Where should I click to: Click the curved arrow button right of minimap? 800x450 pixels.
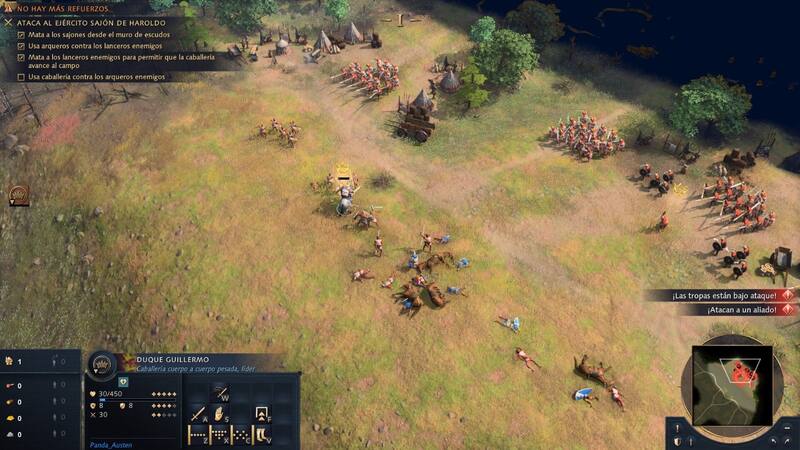click(x=788, y=440)
